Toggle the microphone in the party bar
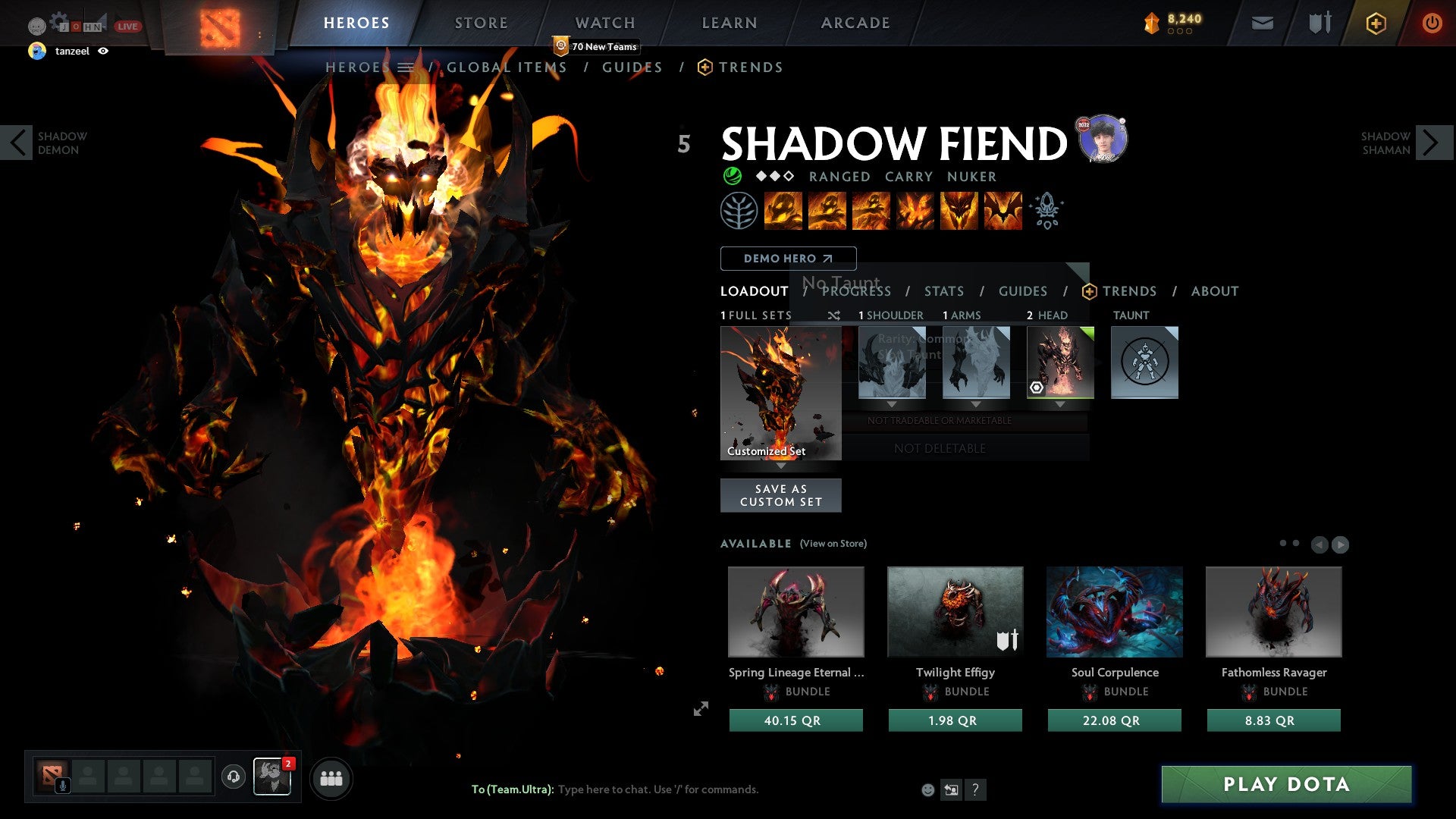This screenshot has width=1456, height=819. (62, 787)
